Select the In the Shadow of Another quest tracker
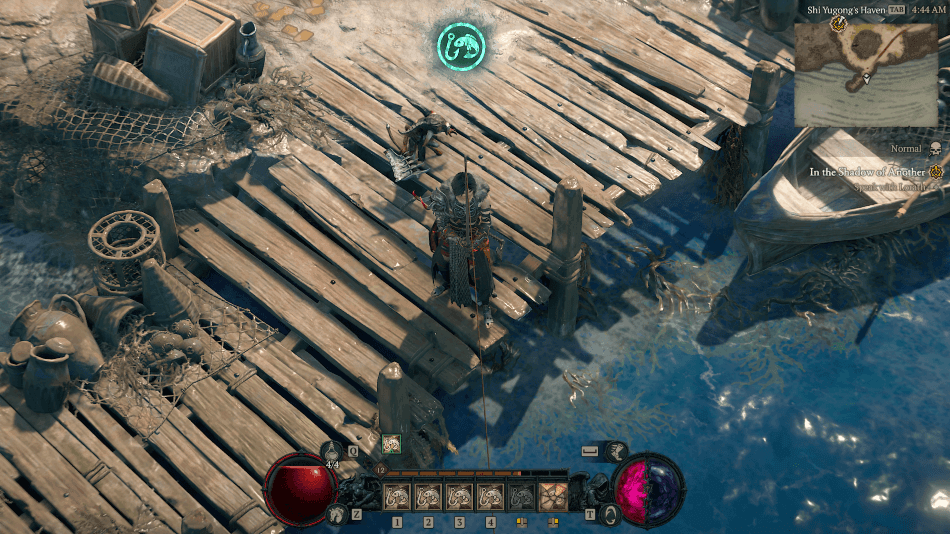 click(x=867, y=172)
